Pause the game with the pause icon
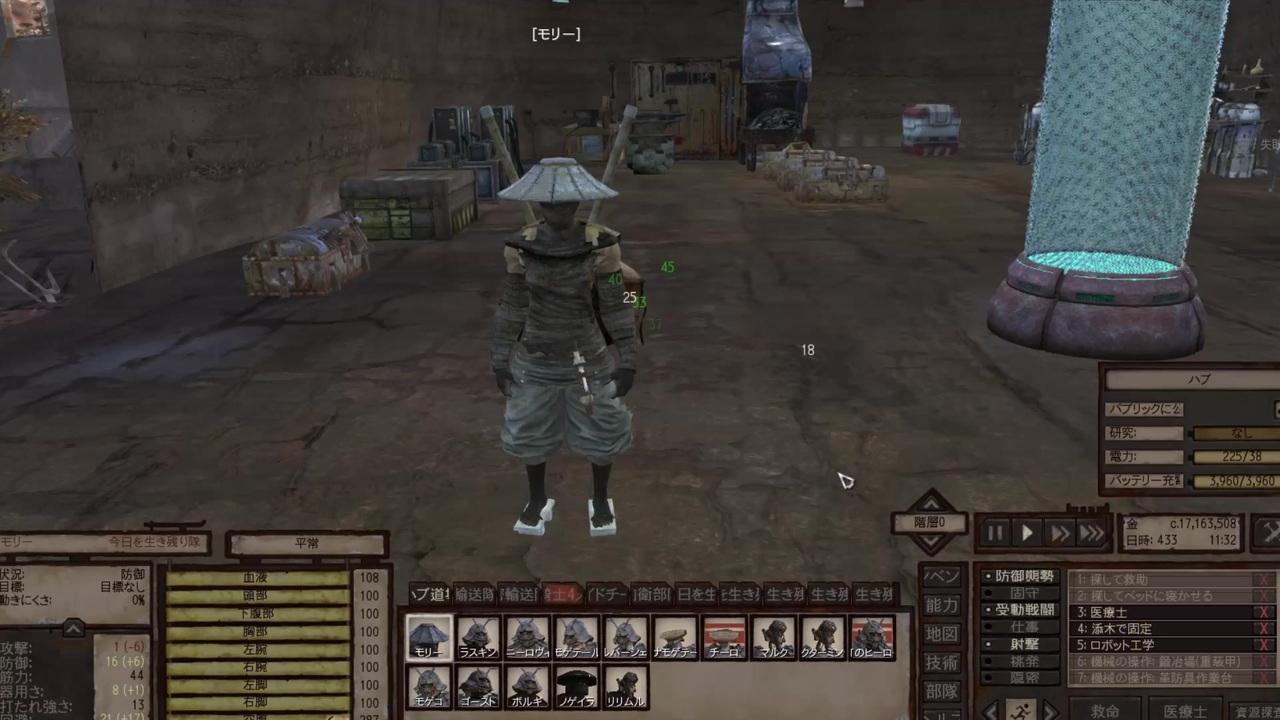This screenshot has height=720, width=1280. click(995, 530)
